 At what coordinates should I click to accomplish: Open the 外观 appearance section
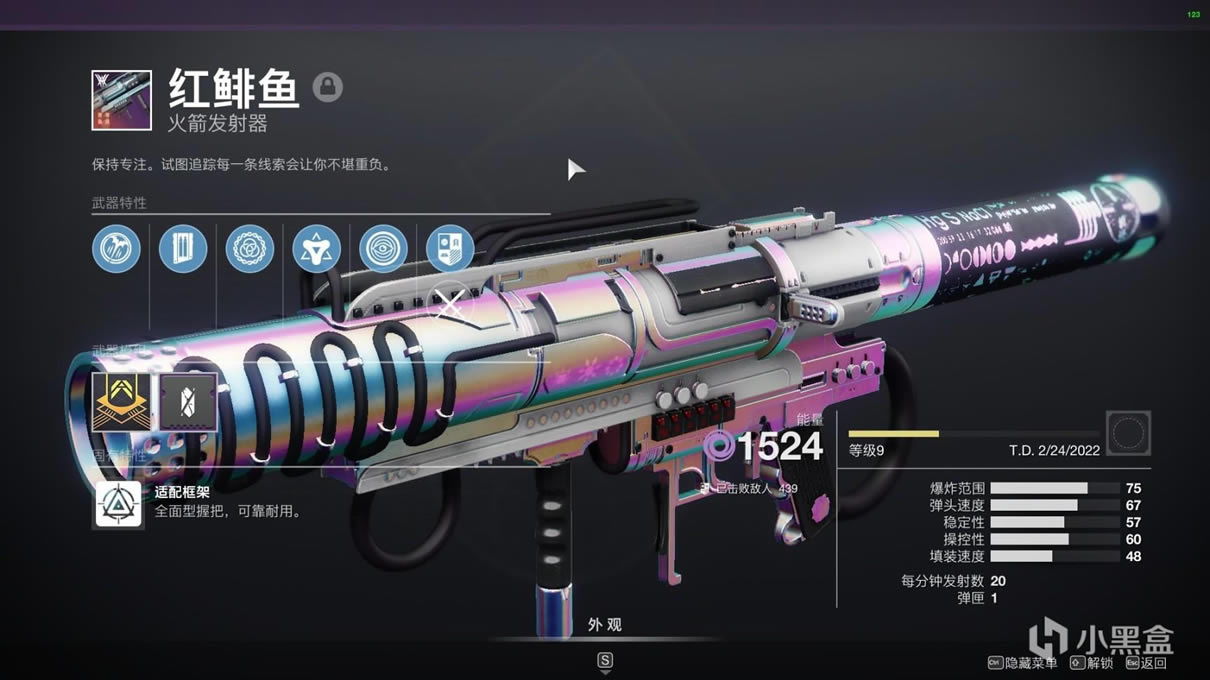click(x=604, y=625)
